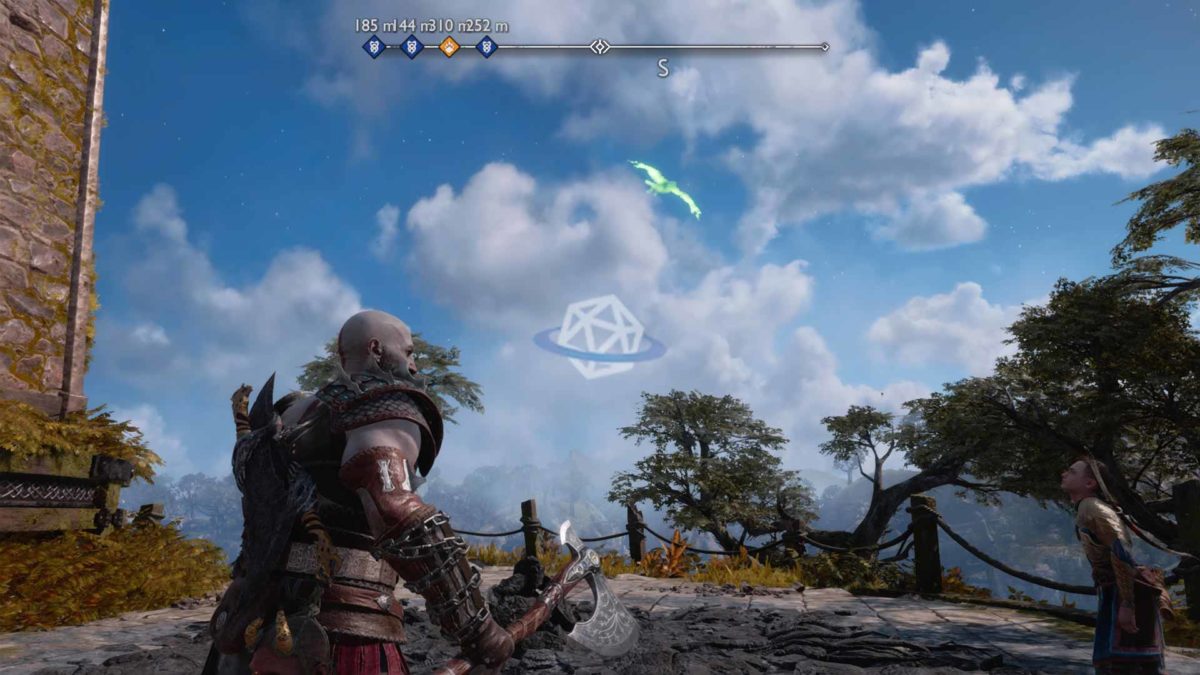Choose the blue compass marker at 144 m
The height and width of the screenshot is (675, 1200).
[x=411, y=46]
